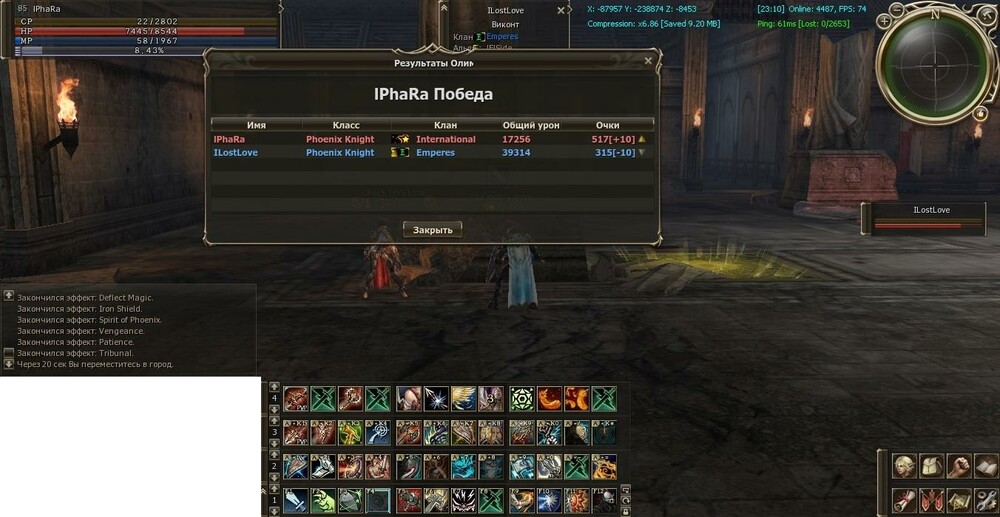Use the sword icon in hotbar row 1
This screenshot has width=1000, height=517.
pyautogui.click(x=296, y=500)
